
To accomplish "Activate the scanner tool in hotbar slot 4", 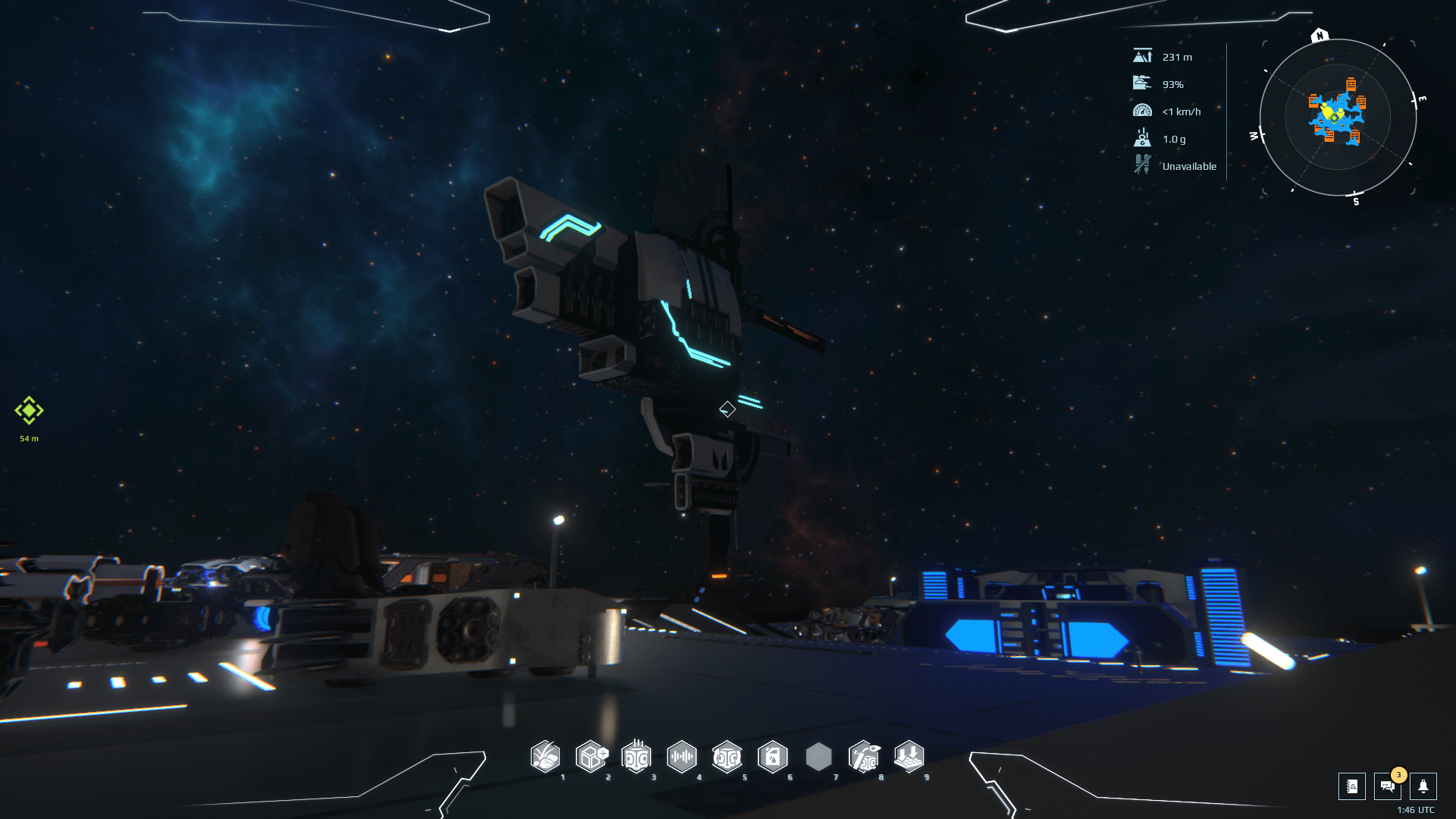I will click(683, 758).
